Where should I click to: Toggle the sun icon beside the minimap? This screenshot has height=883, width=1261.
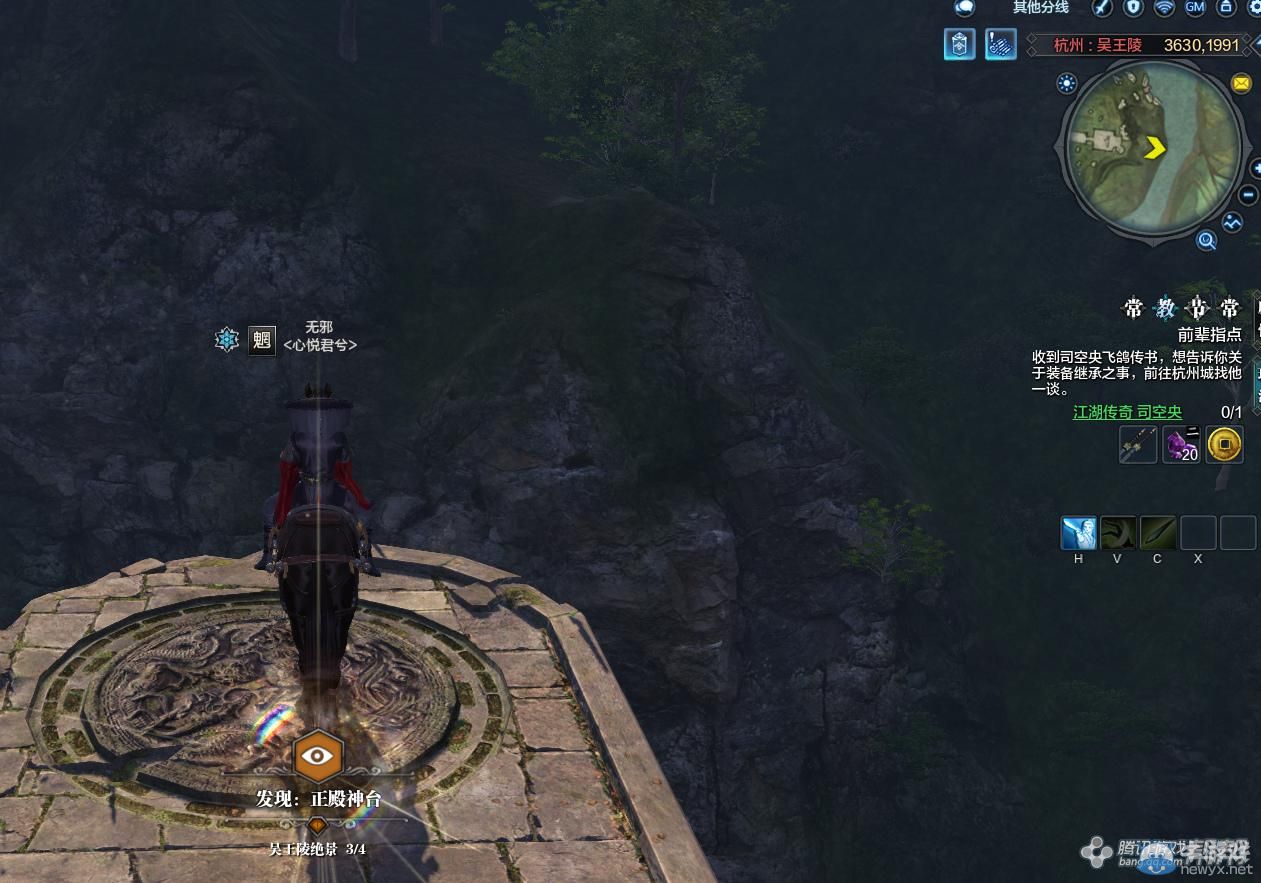(x=1067, y=83)
